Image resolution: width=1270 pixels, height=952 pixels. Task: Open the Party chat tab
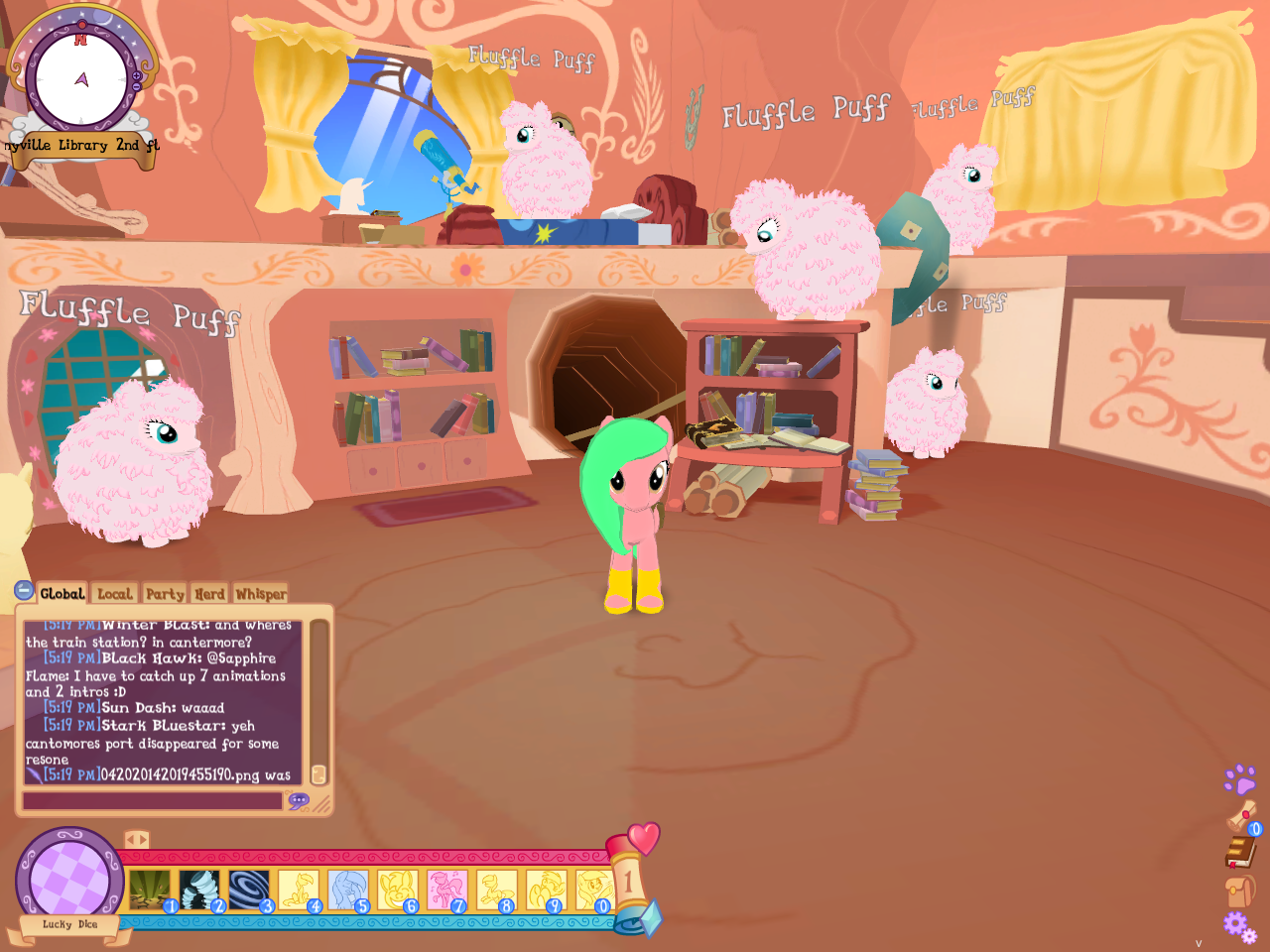pos(165,594)
